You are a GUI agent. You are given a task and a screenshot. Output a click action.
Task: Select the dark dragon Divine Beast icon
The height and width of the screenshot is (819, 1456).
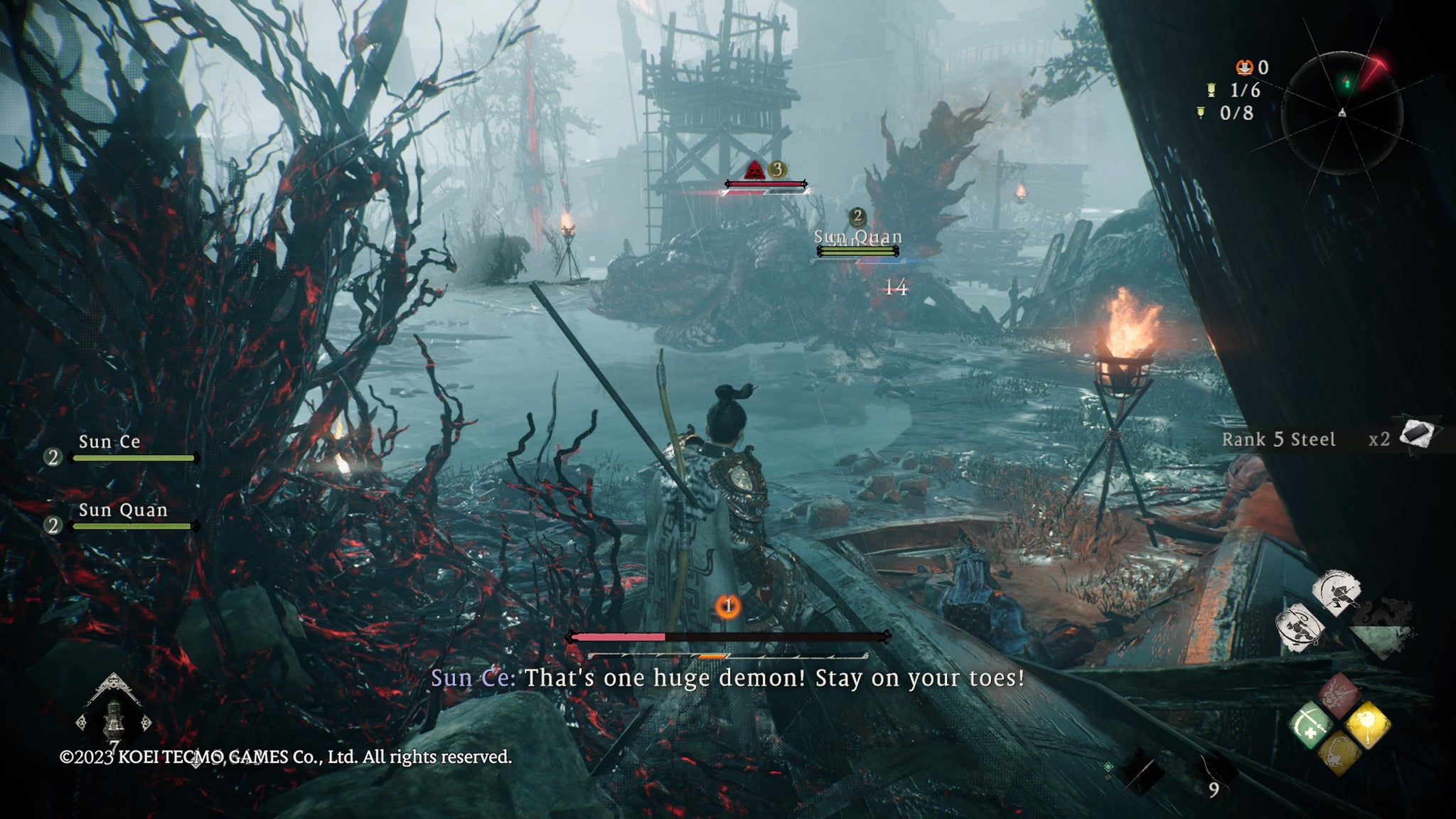[1383, 626]
